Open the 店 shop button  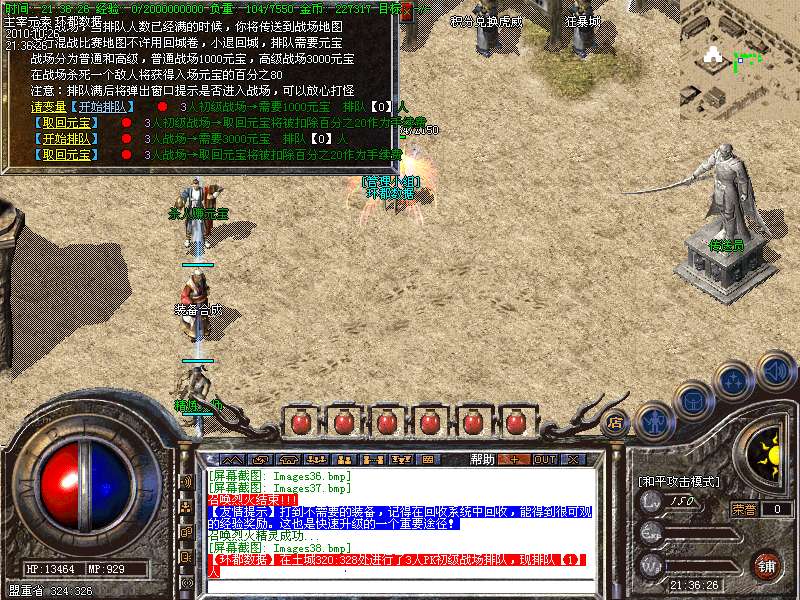coord(616,423)
